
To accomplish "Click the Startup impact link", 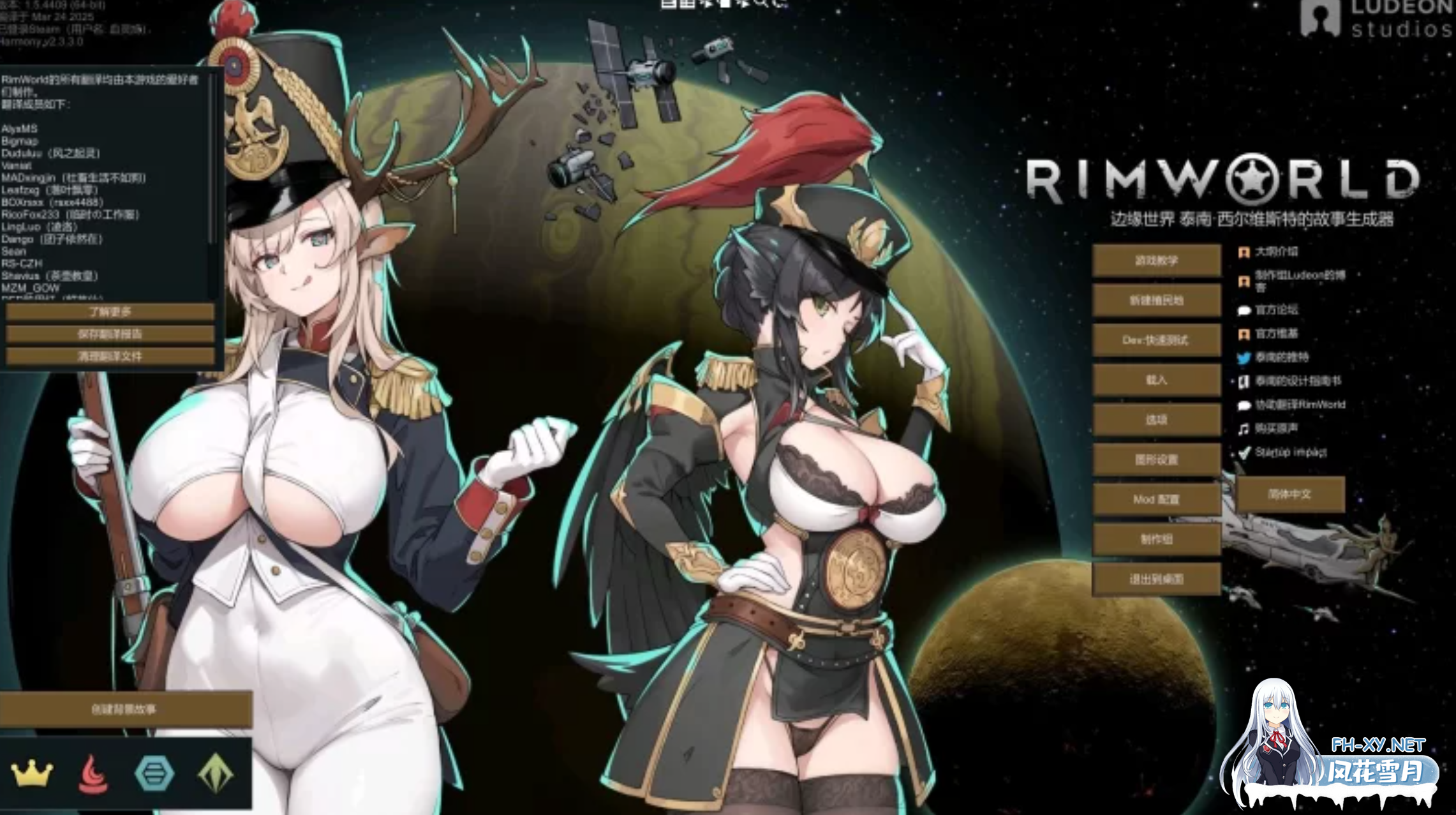I will click(1289, 452).
